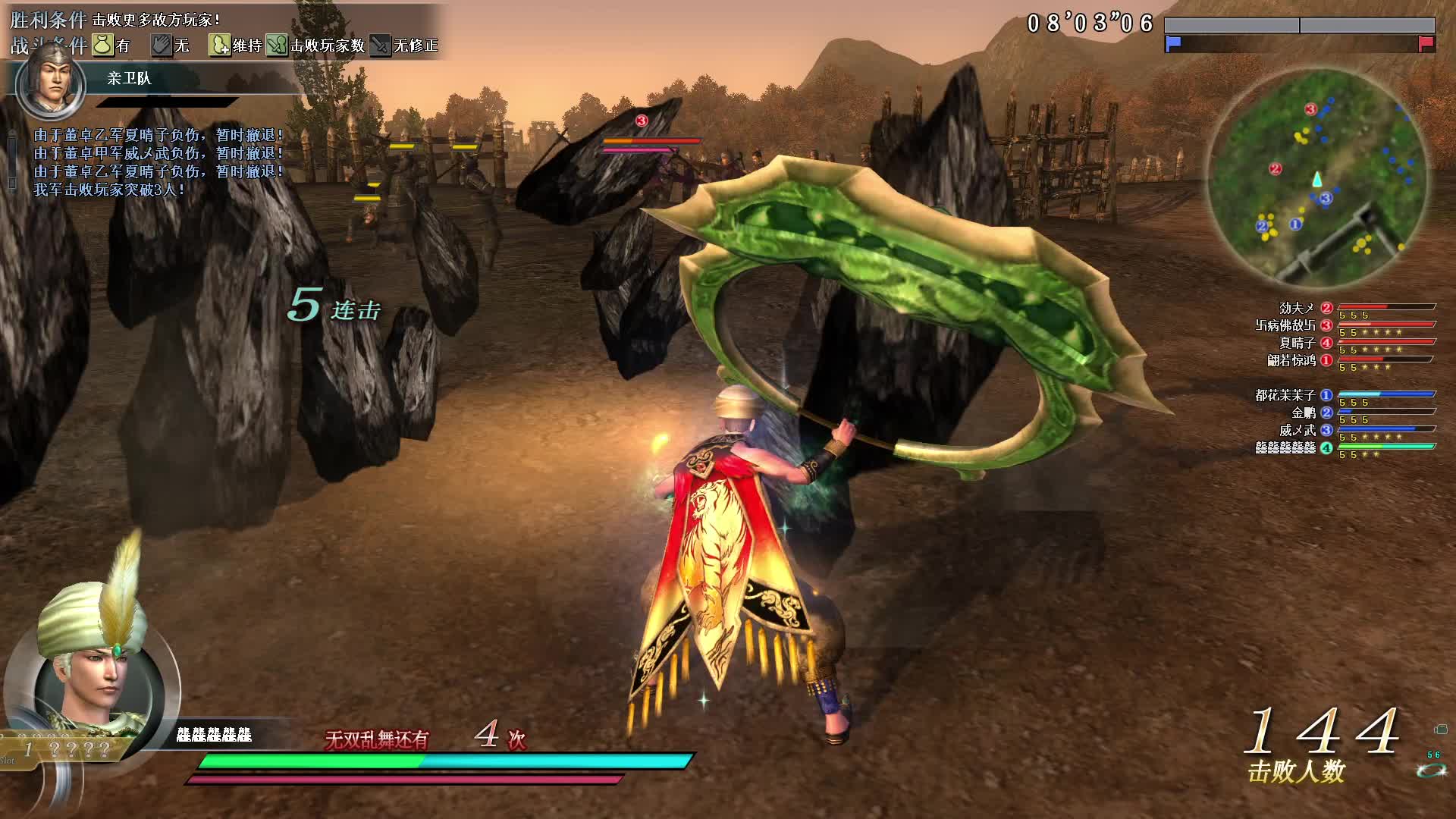1456x819 pixels.
Task: Click the dark sword 无修正 icon
Action: coord(380,45)
